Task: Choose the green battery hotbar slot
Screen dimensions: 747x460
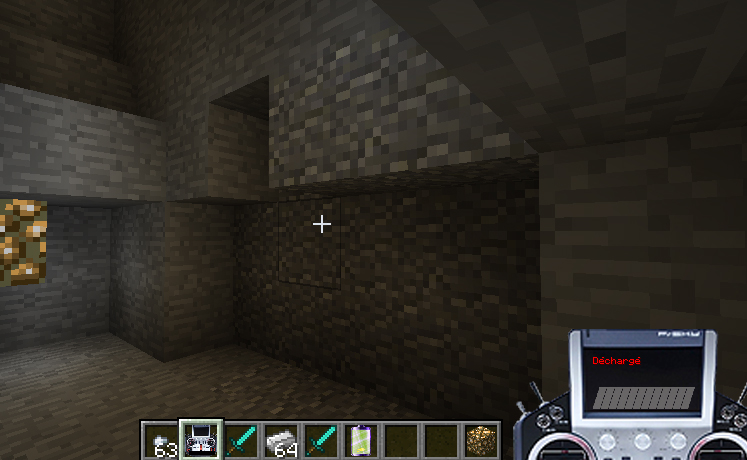Action: coord(360,440)
